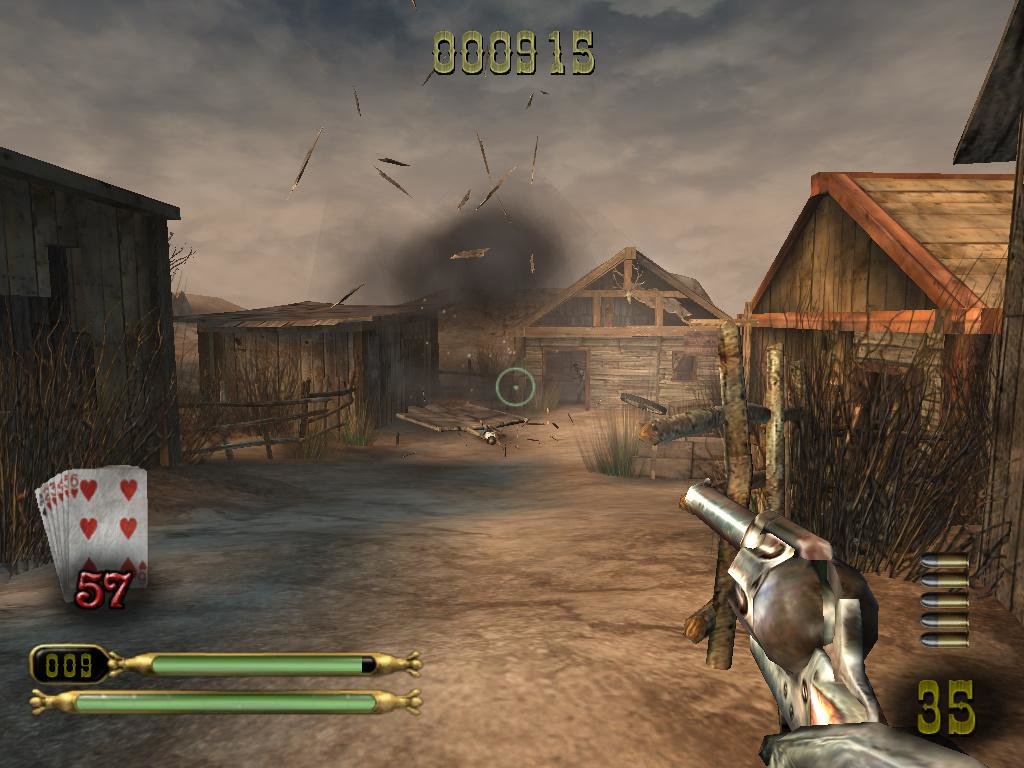Click the hearts playing cards icon
The height and width of the screenshot is (768, 1024).
(93, 525)
